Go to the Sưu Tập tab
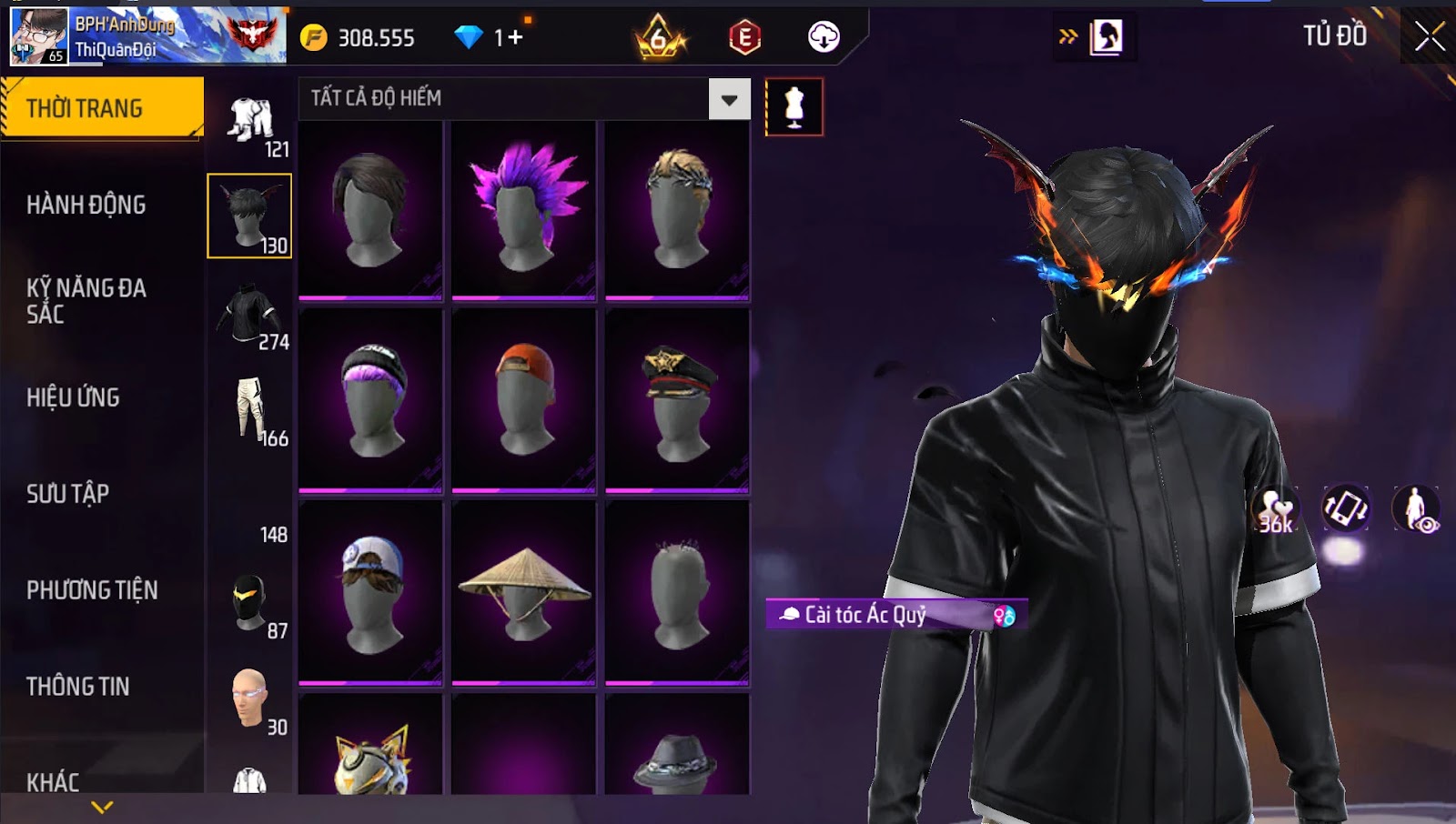This screenshot has width=1456, height=824. pyautogui.click(x=68, y=494)
